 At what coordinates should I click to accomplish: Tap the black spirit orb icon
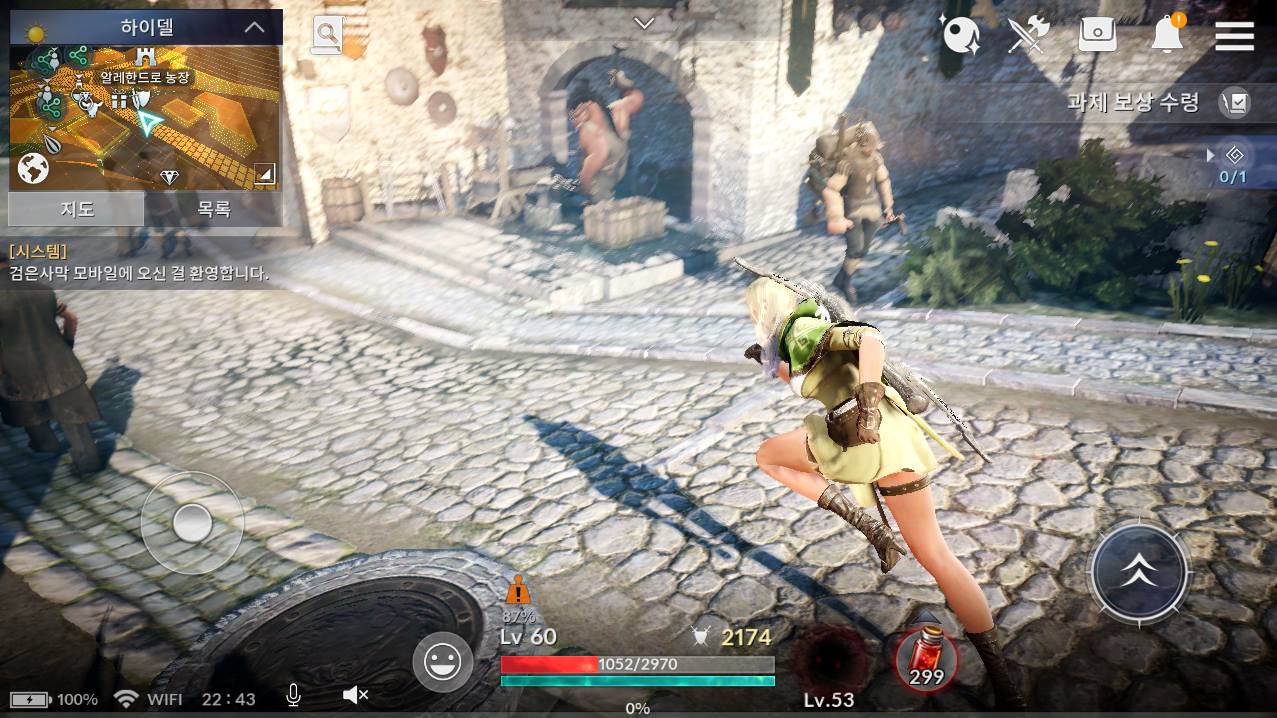pos(961,35)
